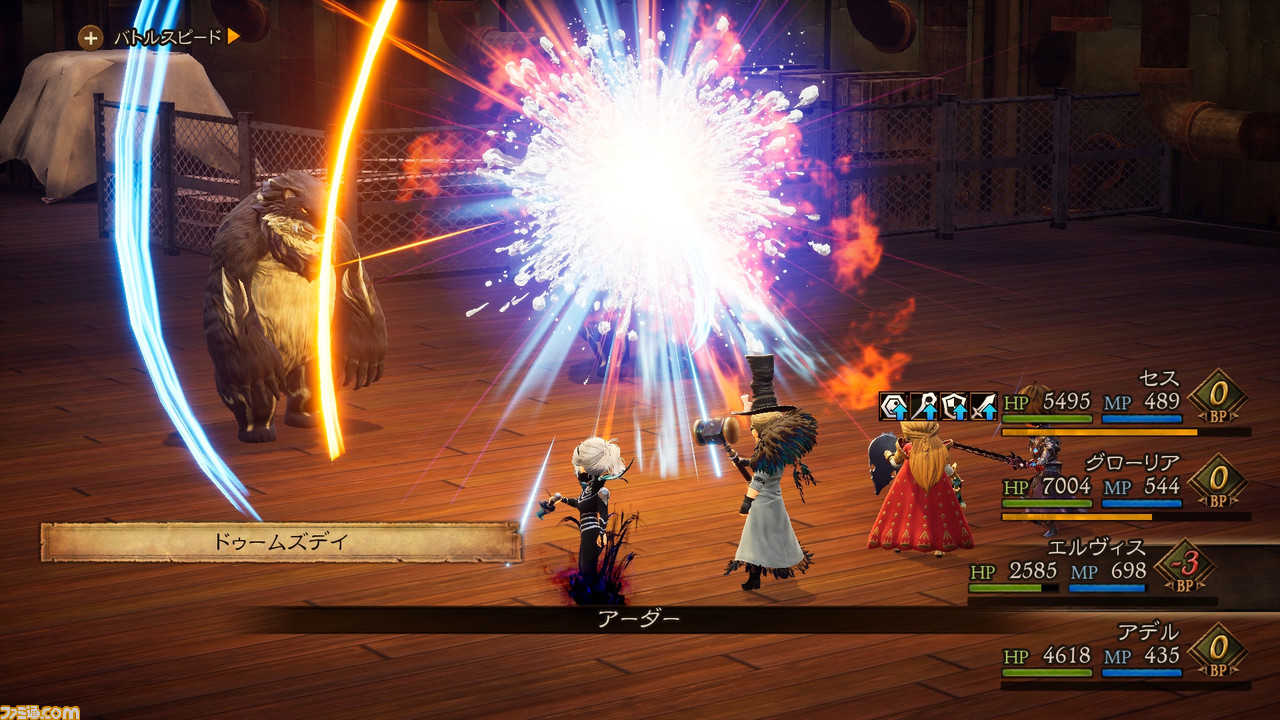Pick アデル in the party status list

click(x=1148, y=632)
